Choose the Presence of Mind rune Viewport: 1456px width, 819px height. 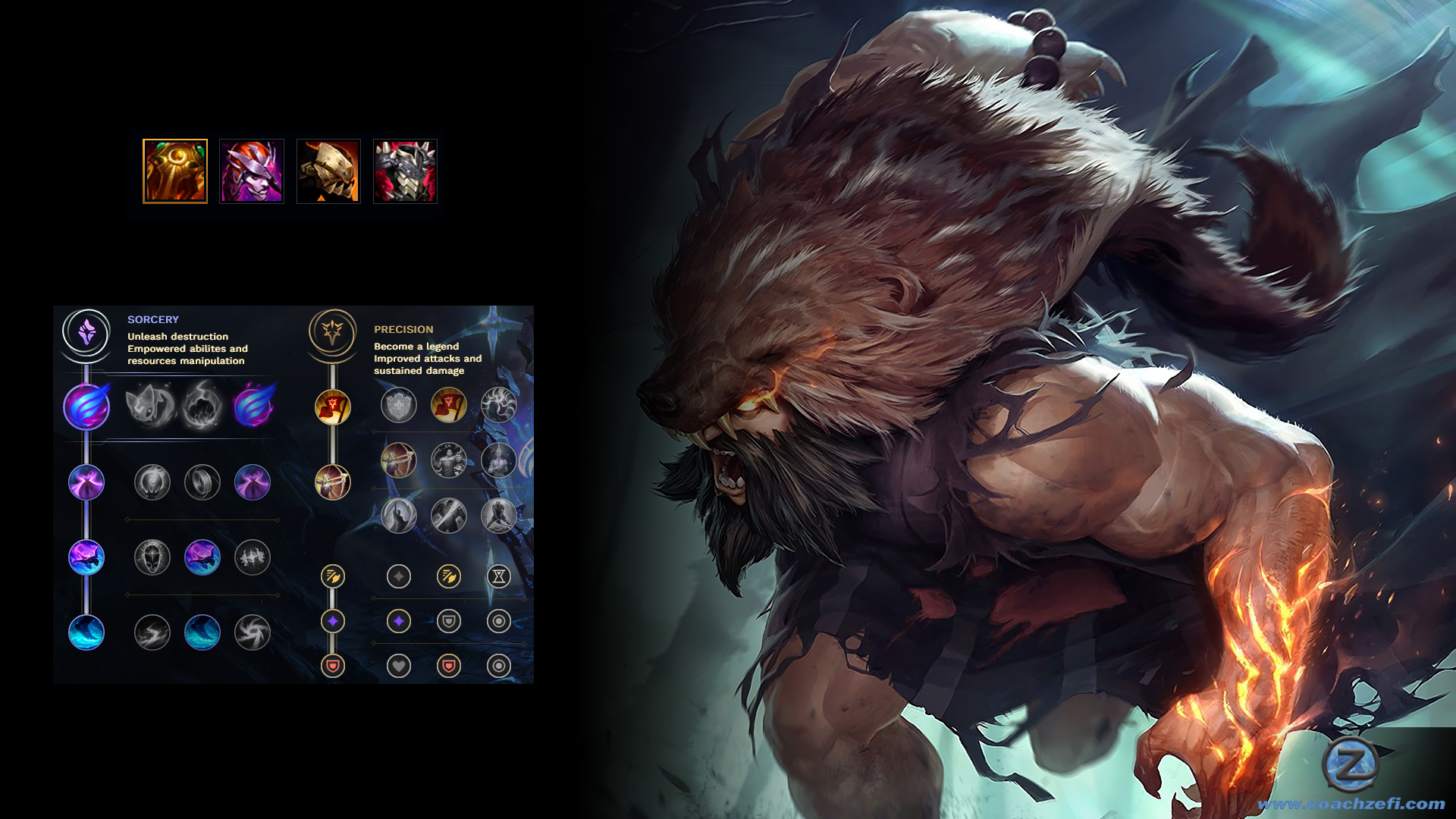pos(499,406)
